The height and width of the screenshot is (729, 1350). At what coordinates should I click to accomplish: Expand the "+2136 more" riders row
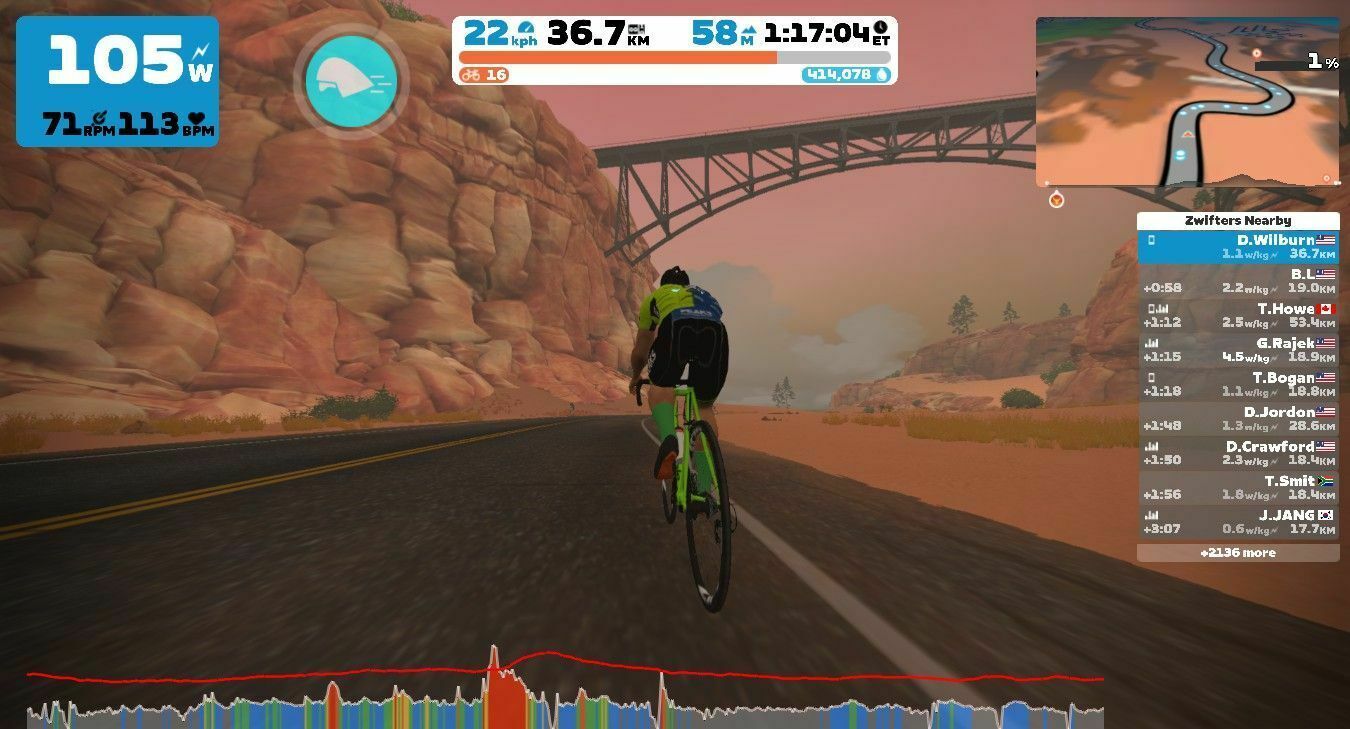point(1237,553)
